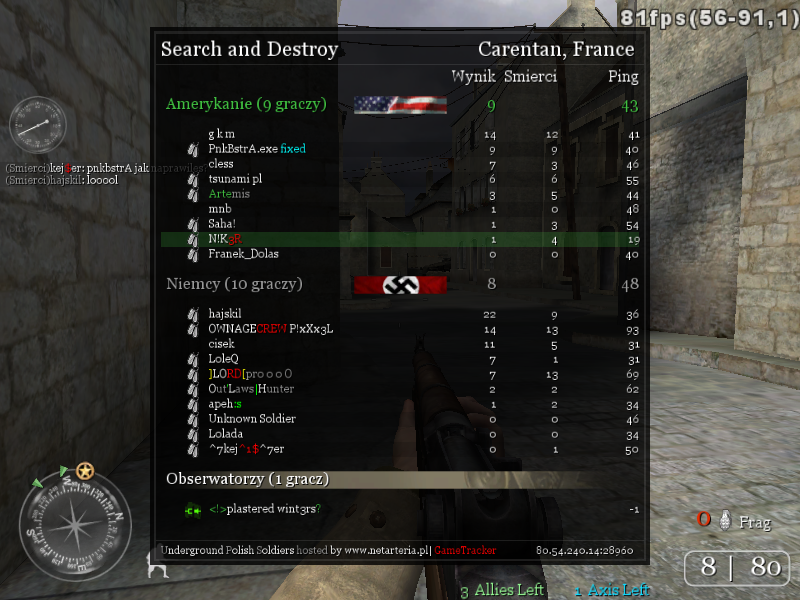Click the American flag team icon

[400, 104]
